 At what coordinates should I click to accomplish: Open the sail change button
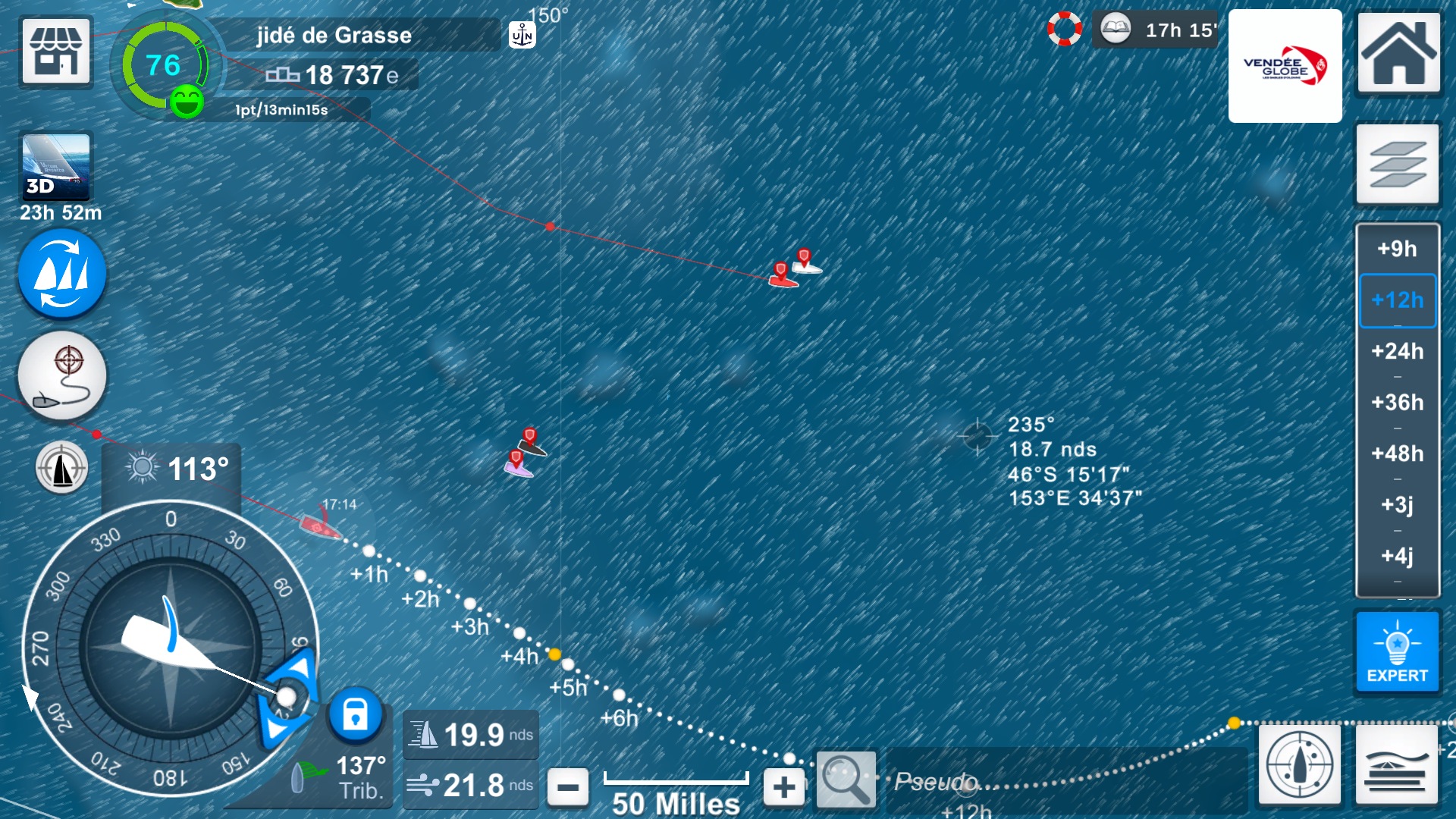[61, 274]
